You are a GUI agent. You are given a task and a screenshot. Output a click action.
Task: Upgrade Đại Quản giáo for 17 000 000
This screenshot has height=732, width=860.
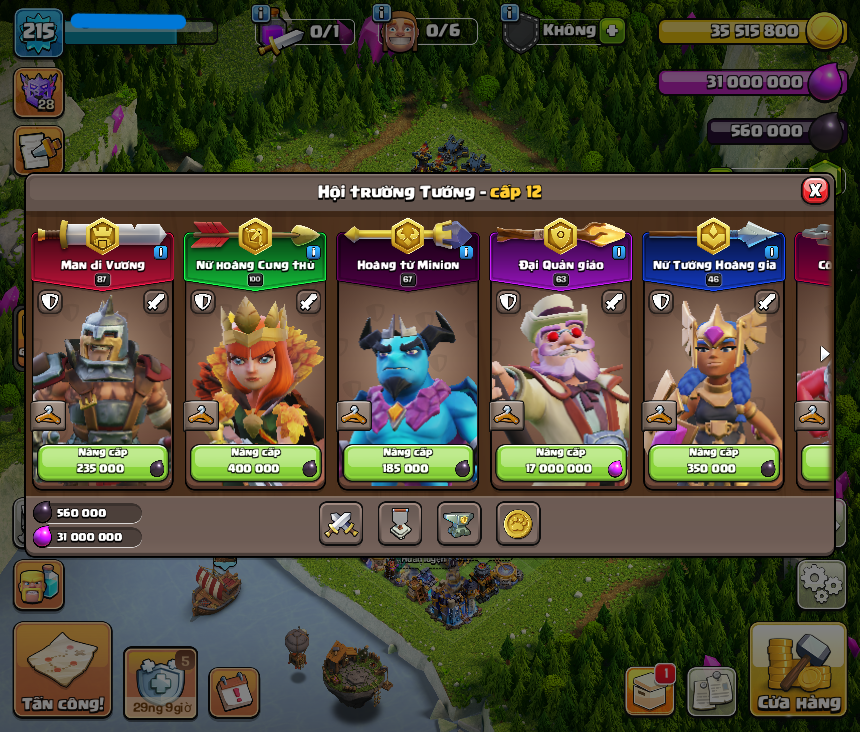[x=561, y=463]
